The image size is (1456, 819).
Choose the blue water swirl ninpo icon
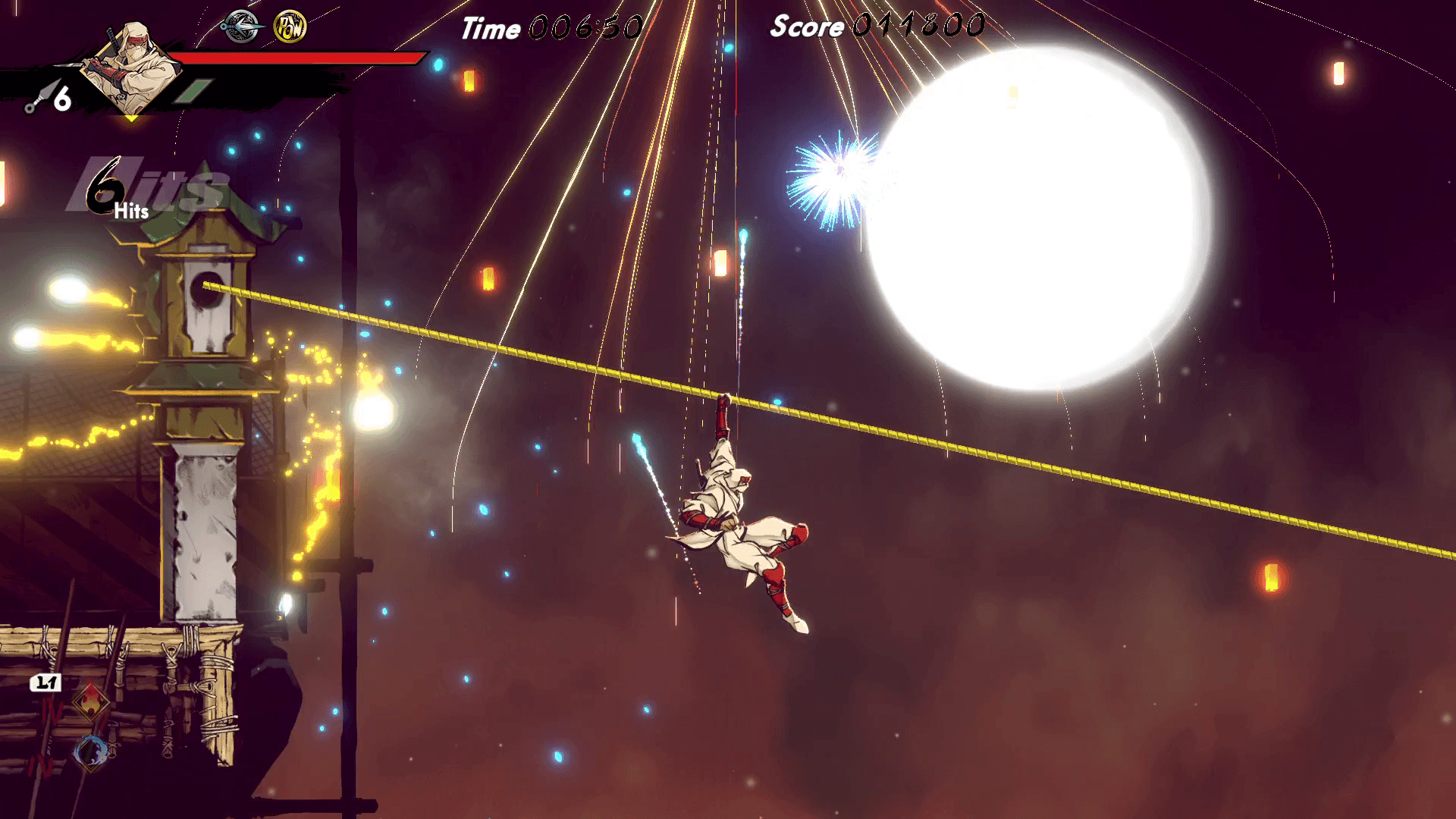(x=90, y=752)
